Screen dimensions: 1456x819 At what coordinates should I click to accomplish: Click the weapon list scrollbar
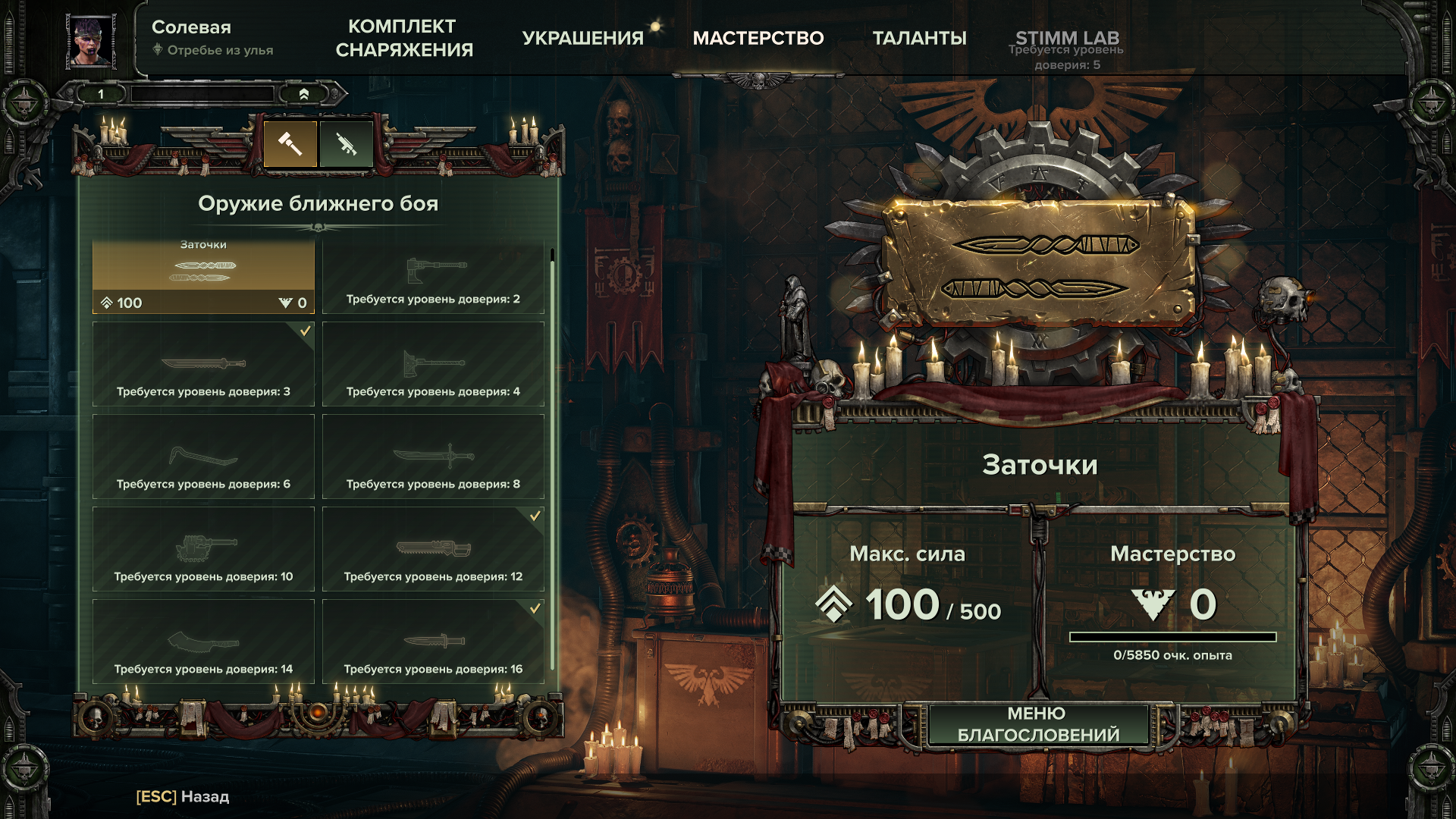click(x=552, y=455)
